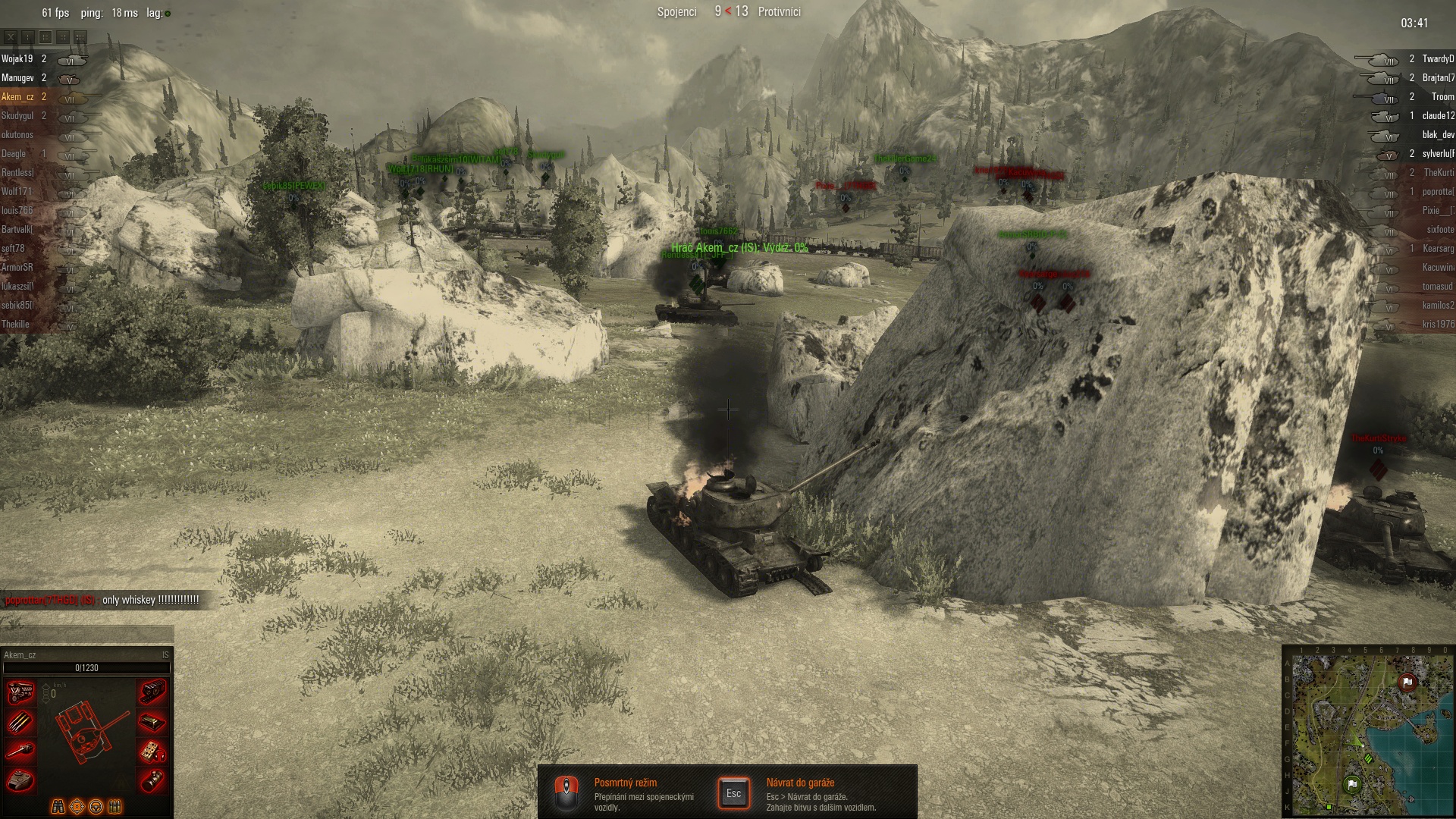The height and width of the screenshot is (819, 1456).
Task: Click the gunner crosshair crew icon
Action: pyautogui.click(x=77, y=806)
